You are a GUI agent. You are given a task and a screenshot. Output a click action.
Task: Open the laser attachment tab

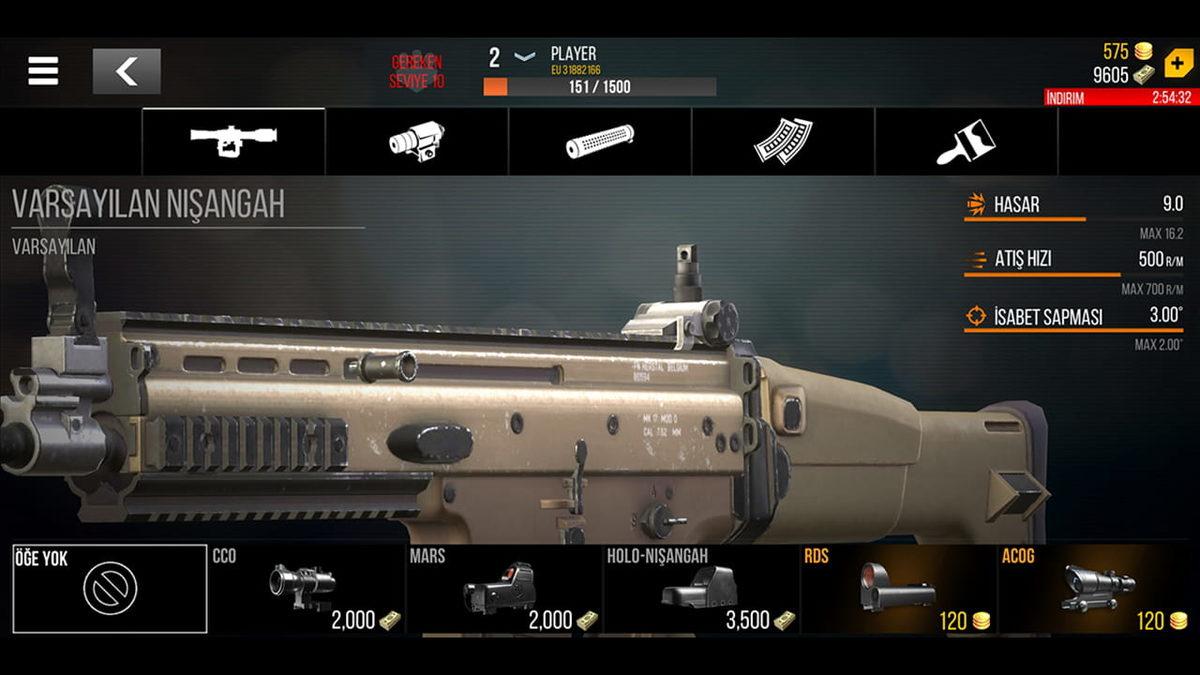(x=417, y=141)
